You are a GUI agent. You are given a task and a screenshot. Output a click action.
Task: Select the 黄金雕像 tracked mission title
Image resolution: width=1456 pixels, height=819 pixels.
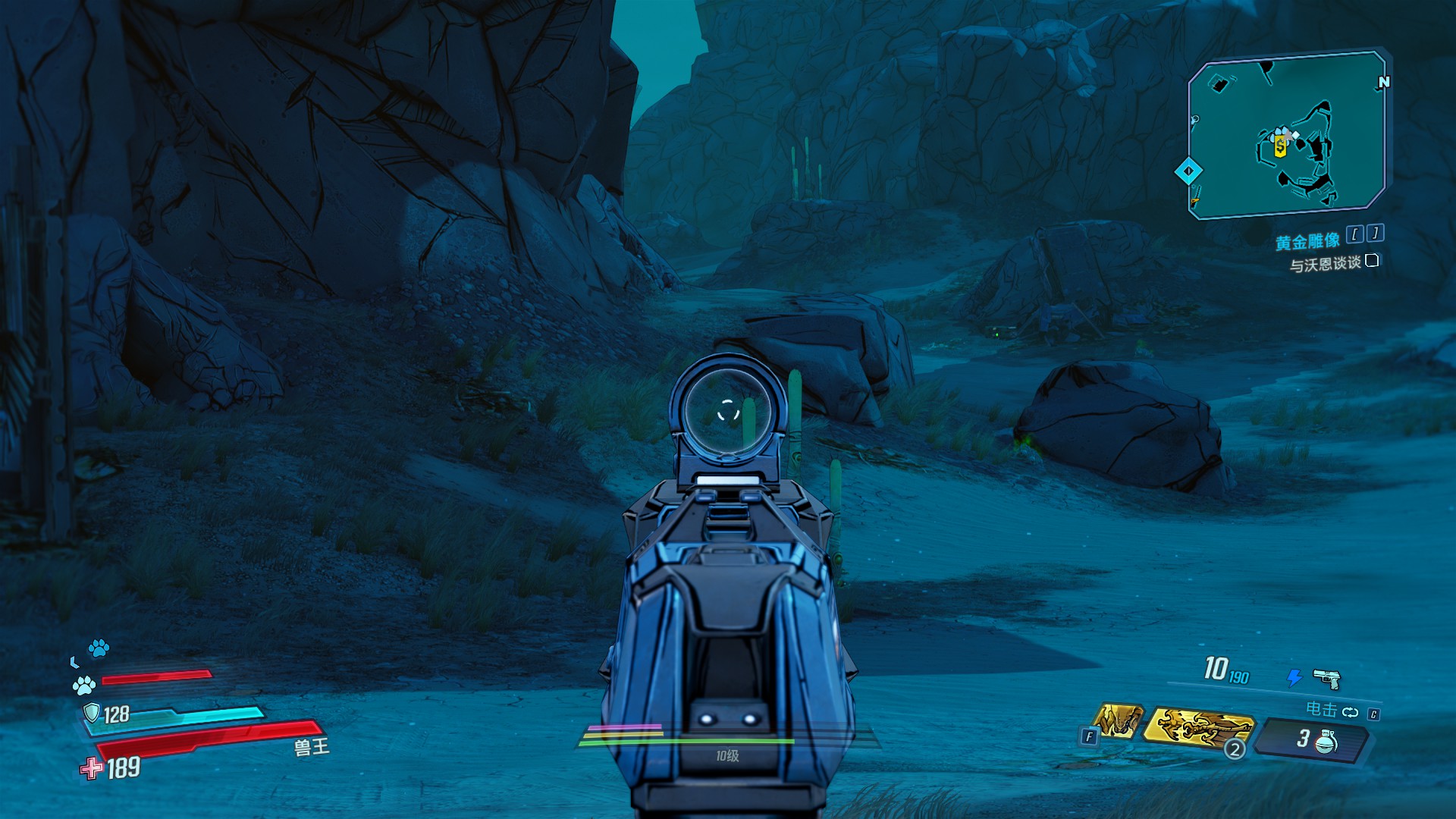point(1307,242)
